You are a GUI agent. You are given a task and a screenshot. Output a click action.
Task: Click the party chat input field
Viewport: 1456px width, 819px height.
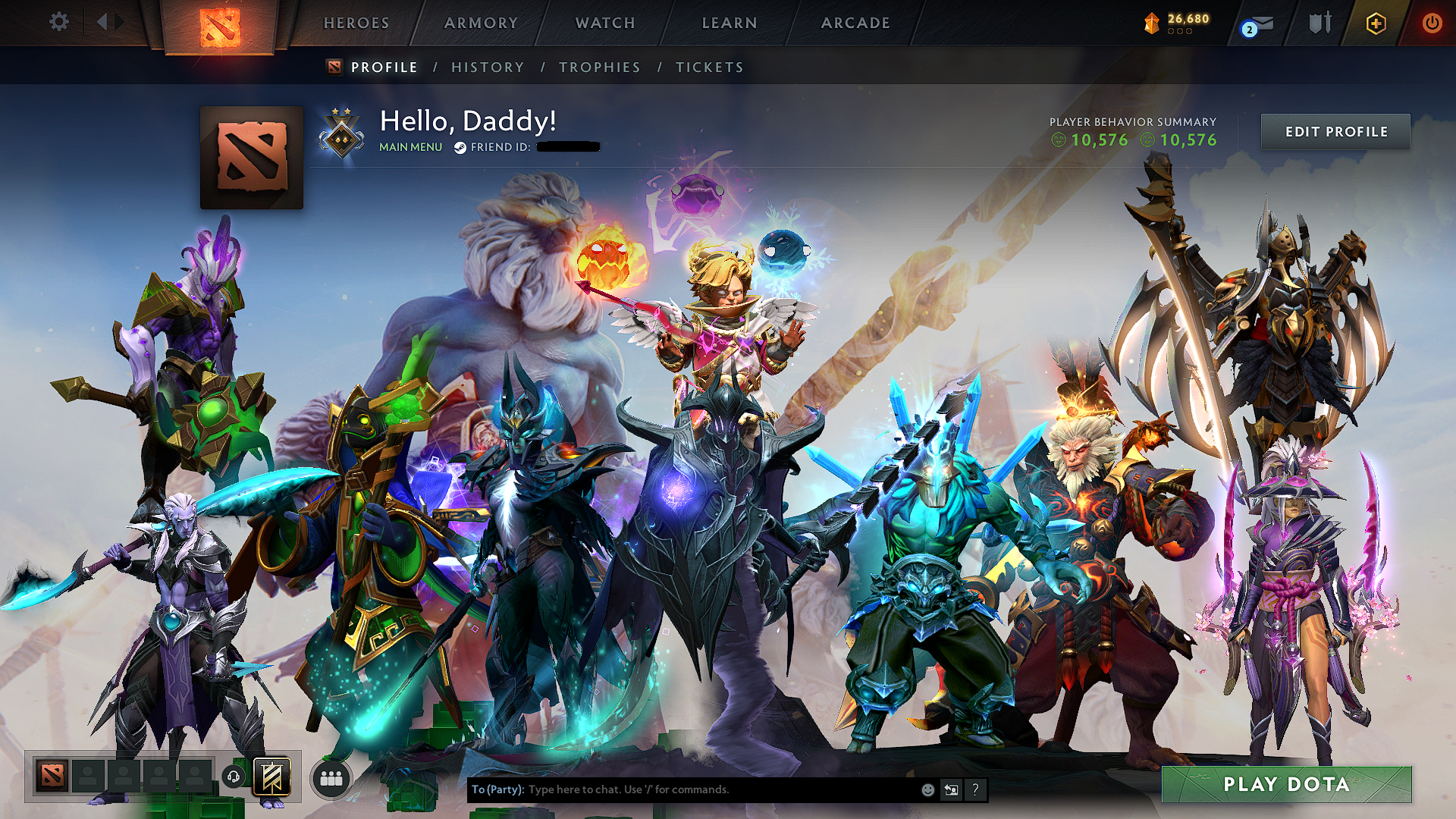coord(720,789)
